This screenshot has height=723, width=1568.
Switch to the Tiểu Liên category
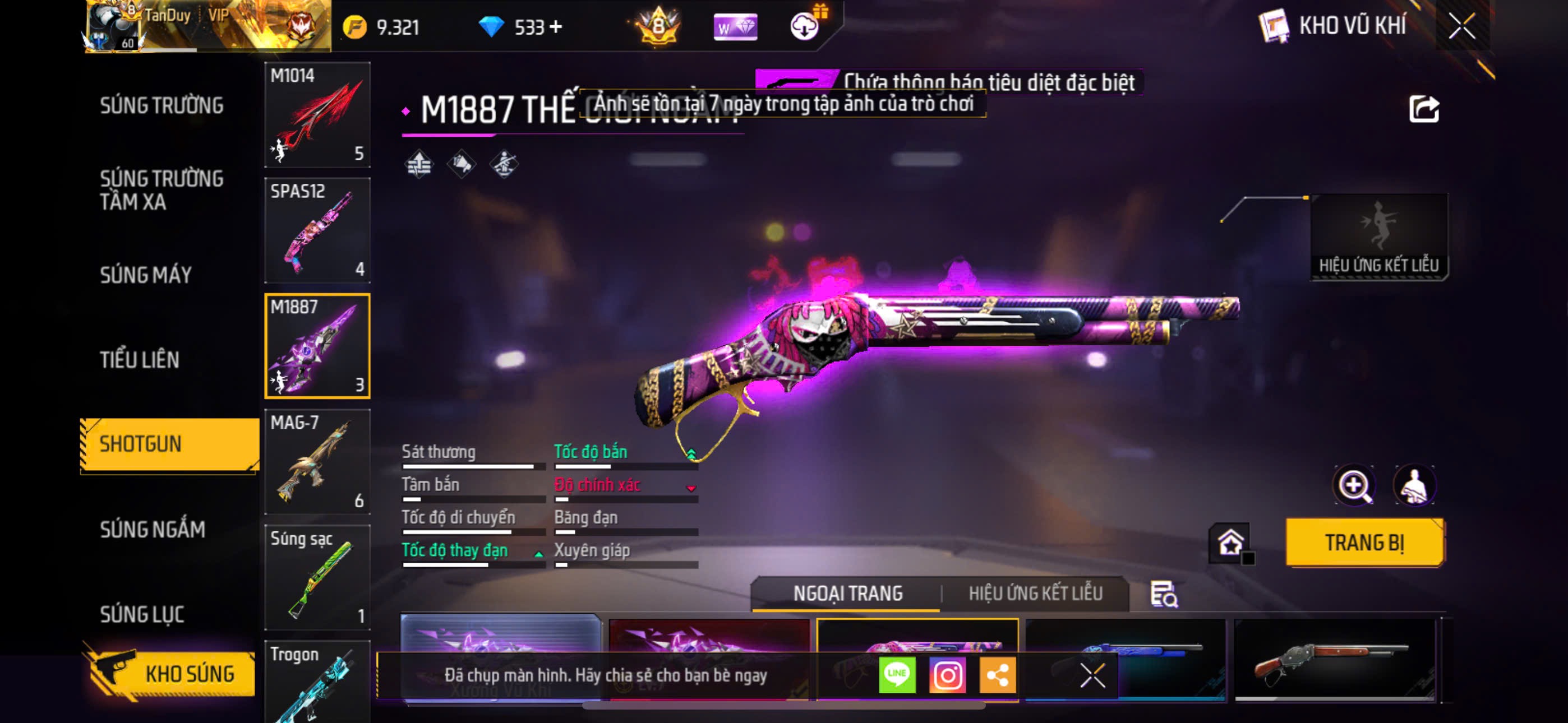pos(140,359)
